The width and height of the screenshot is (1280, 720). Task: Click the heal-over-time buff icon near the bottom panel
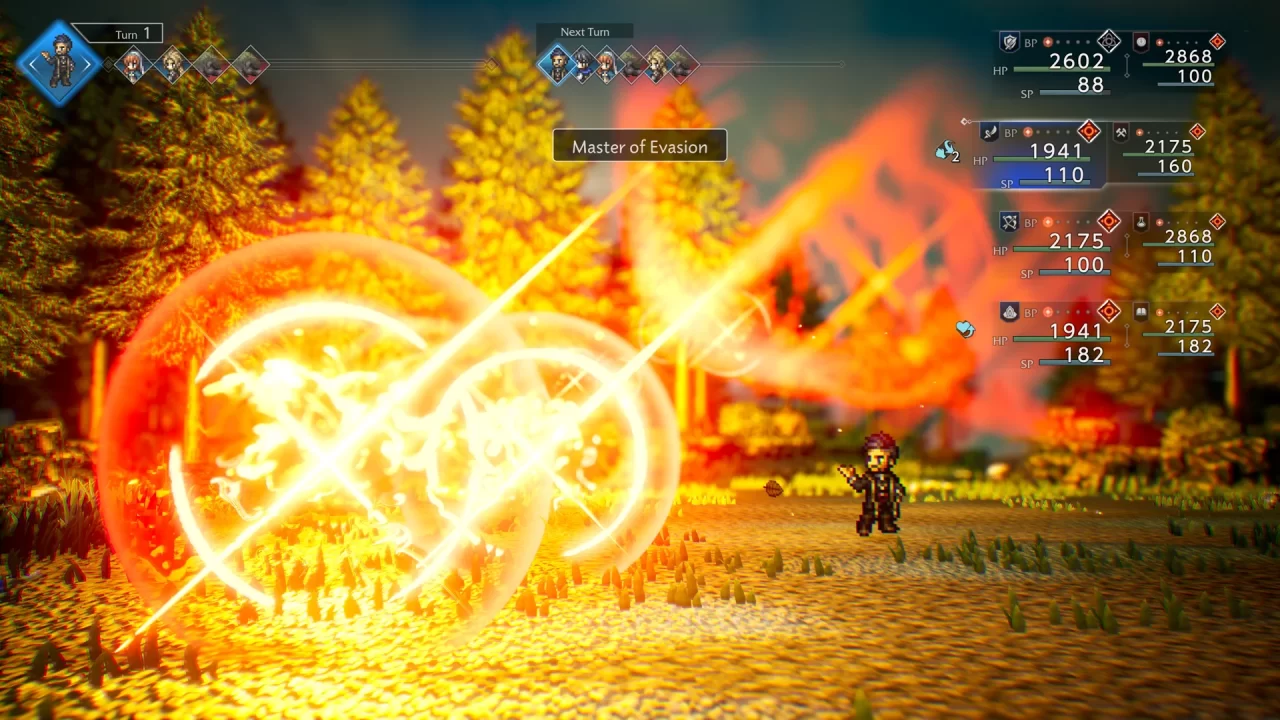tap(966, 328)
